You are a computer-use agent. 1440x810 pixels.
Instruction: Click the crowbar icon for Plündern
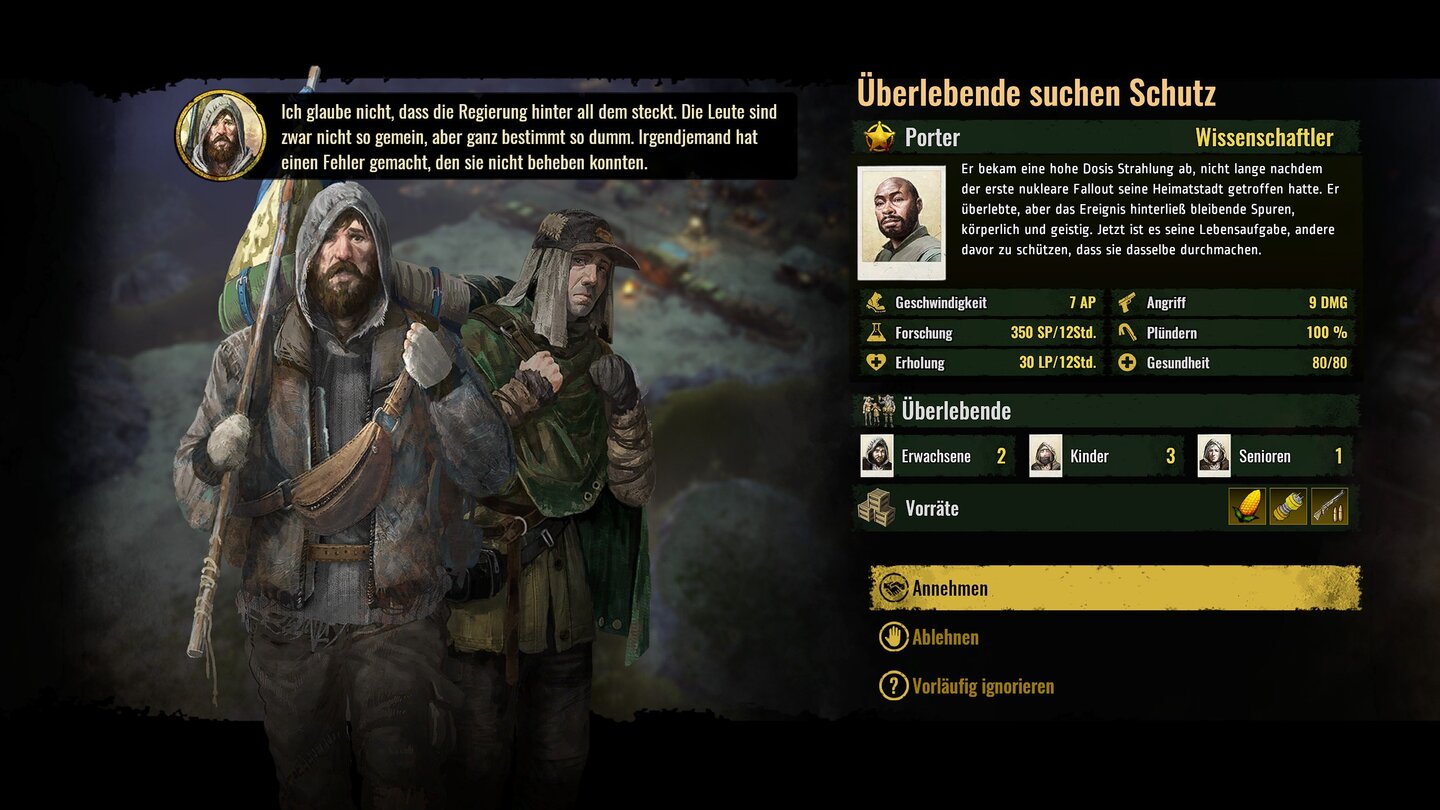(1128, 332)
